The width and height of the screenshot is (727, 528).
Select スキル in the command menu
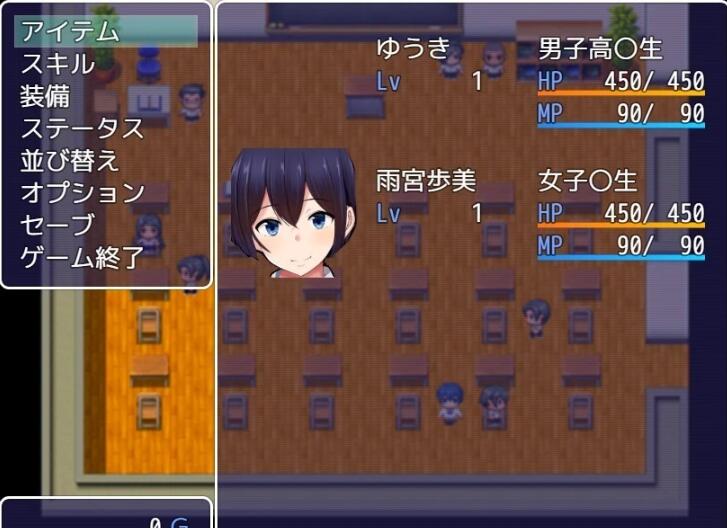[x=58, y=64]
